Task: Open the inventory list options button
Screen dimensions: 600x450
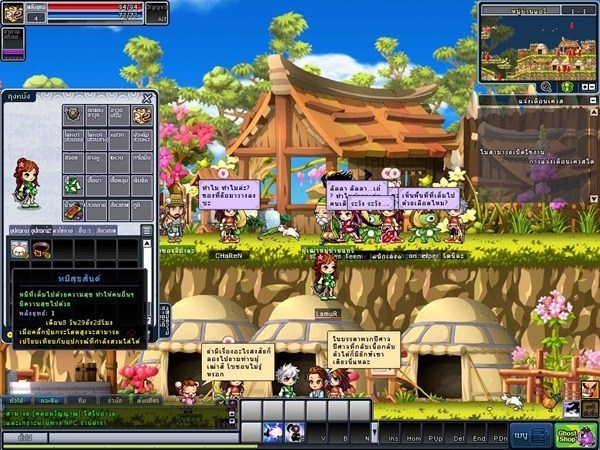Action: pyautogui.click(x=146, y=230)
